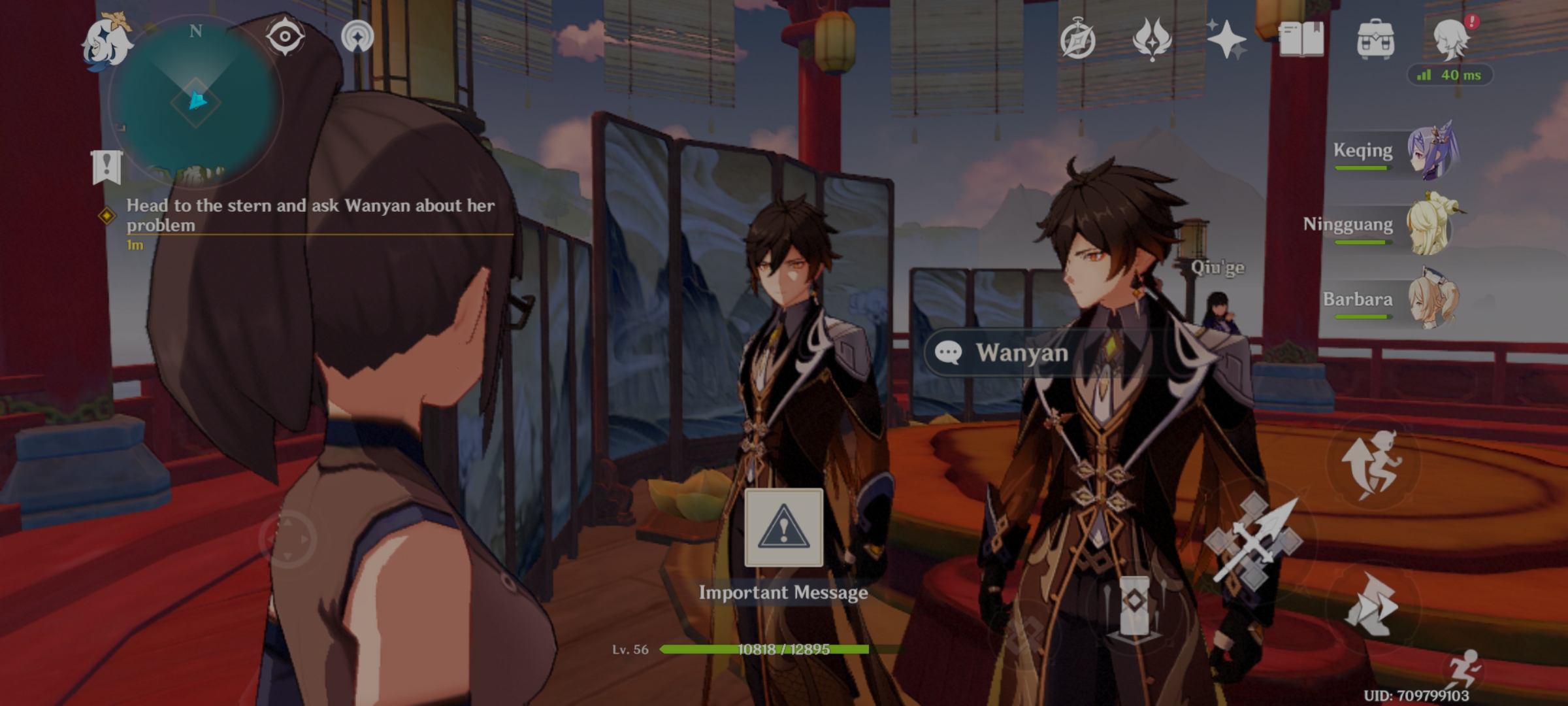Open the quest navigation pin icon

[x=357, y=36]
